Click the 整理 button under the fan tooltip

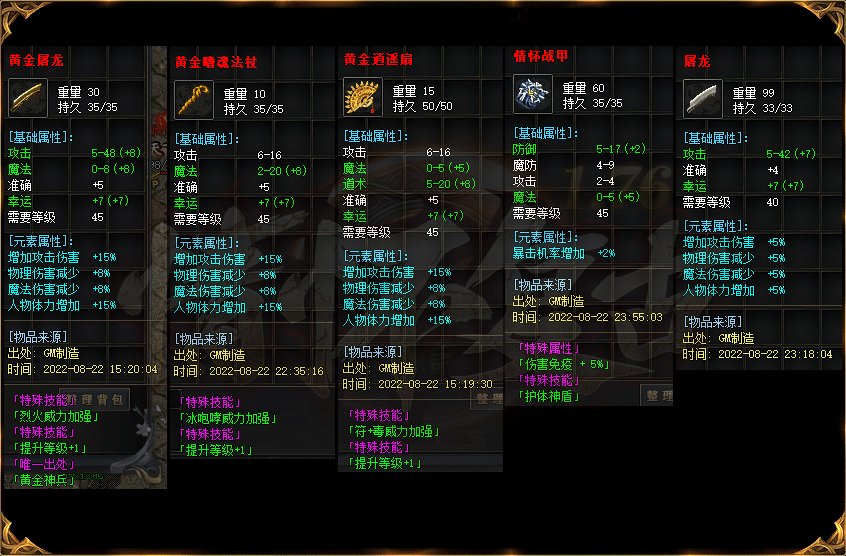[489, 400]
